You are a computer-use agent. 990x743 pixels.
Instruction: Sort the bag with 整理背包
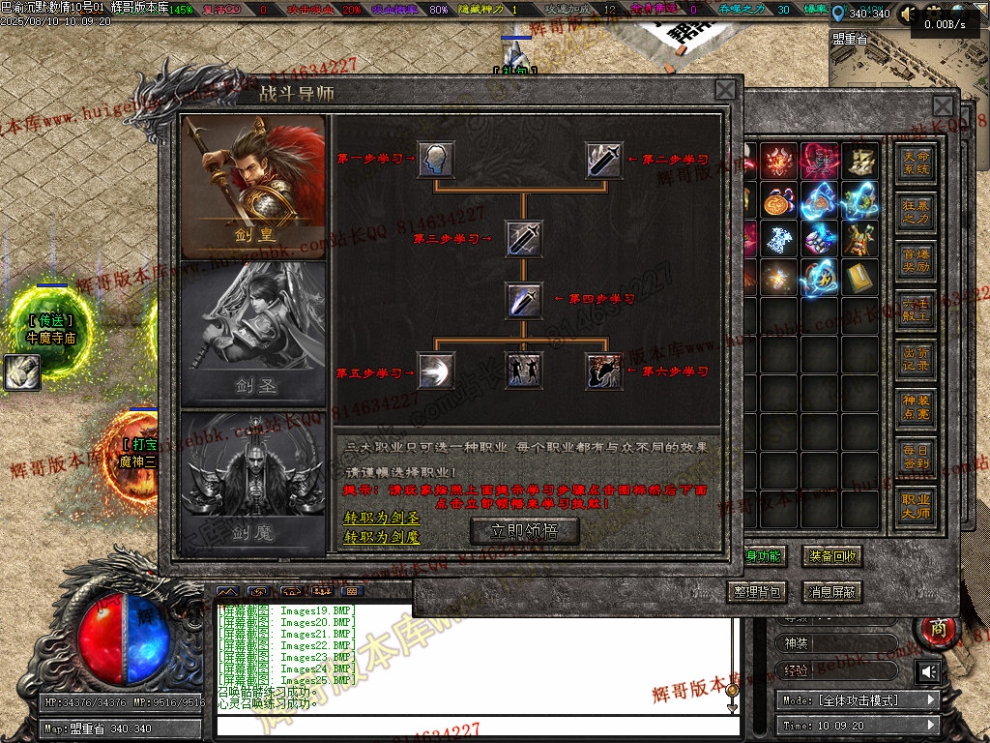pos(757,592)
